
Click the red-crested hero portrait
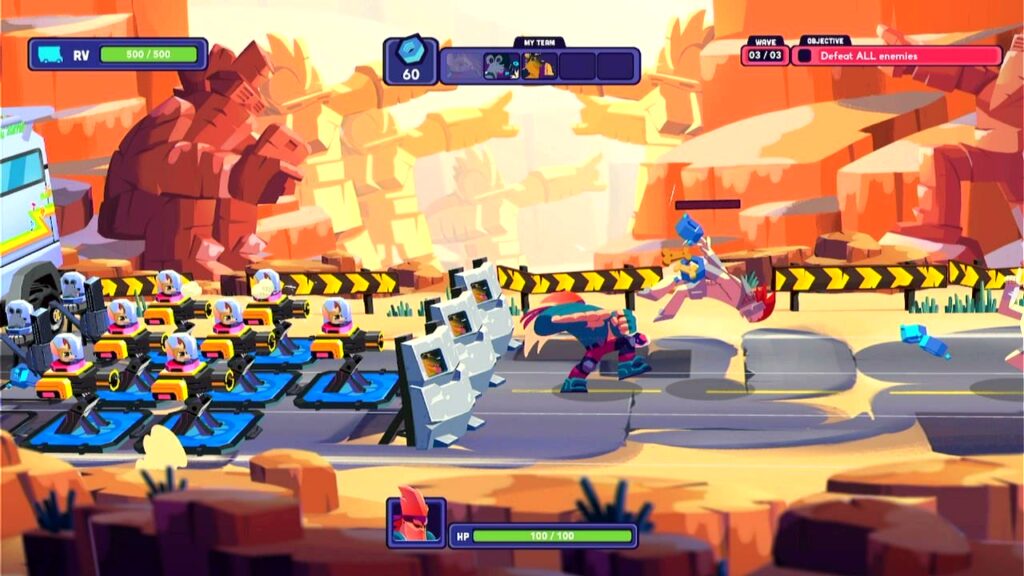[x=415, y=522]
